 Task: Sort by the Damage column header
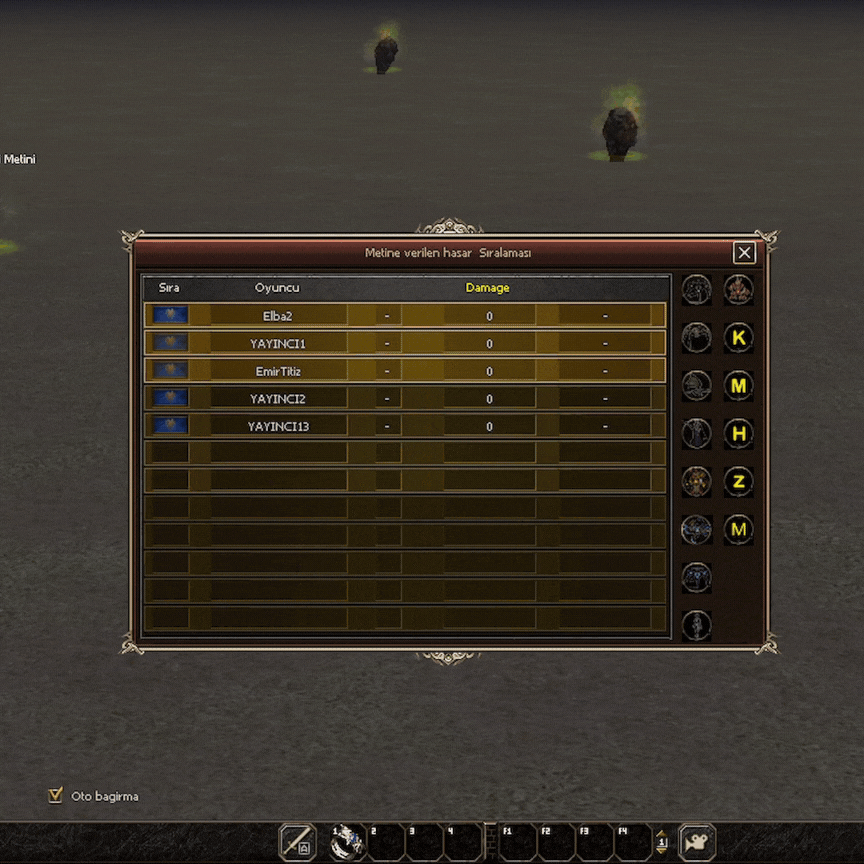click(487, 288)
